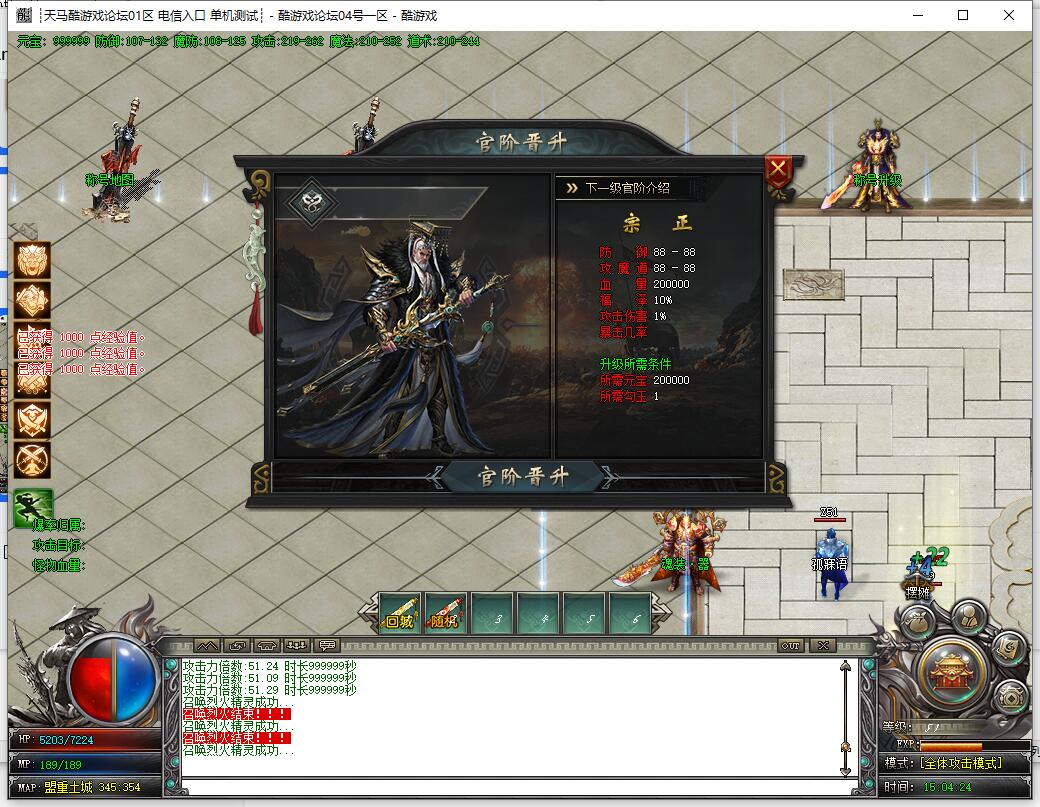Open the bag pouch round button
Image resolution: width=1040 pixels, height=807 pixels.
(917, 621)
